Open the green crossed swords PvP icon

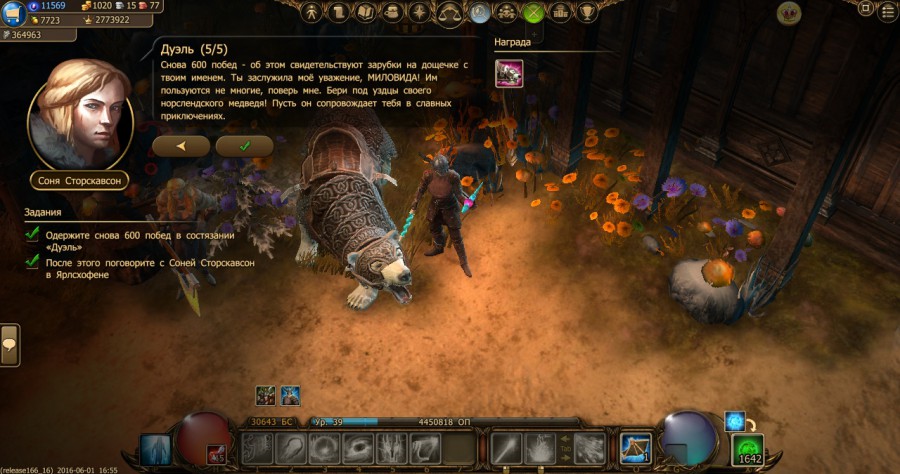pyautogui.click(x=533, y=13)
